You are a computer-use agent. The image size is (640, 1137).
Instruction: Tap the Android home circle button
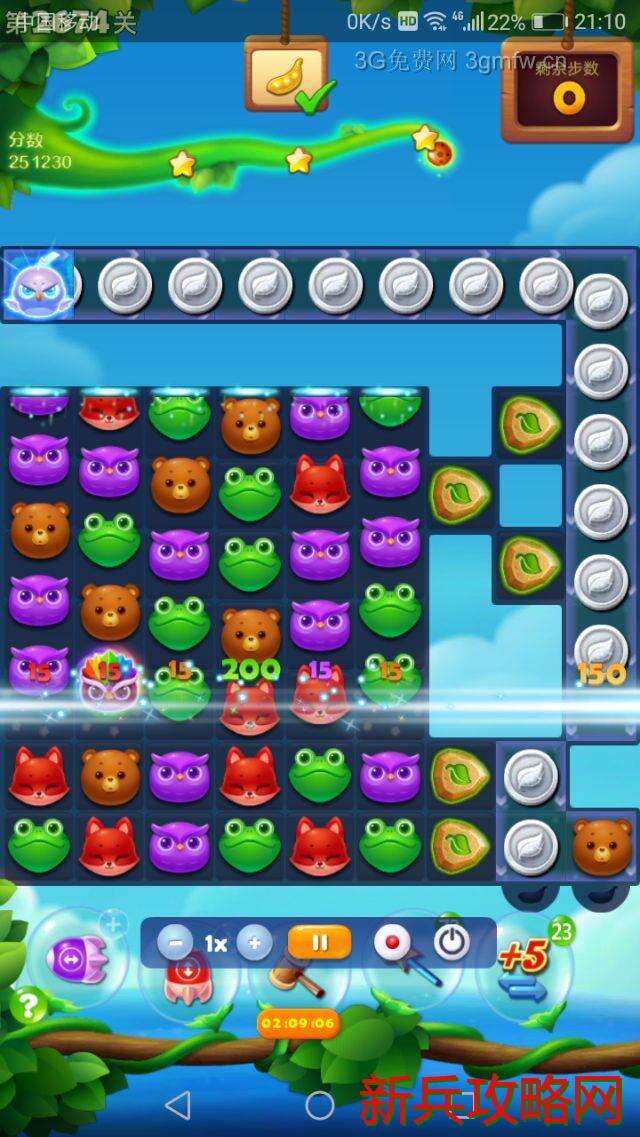point(320,1105)
